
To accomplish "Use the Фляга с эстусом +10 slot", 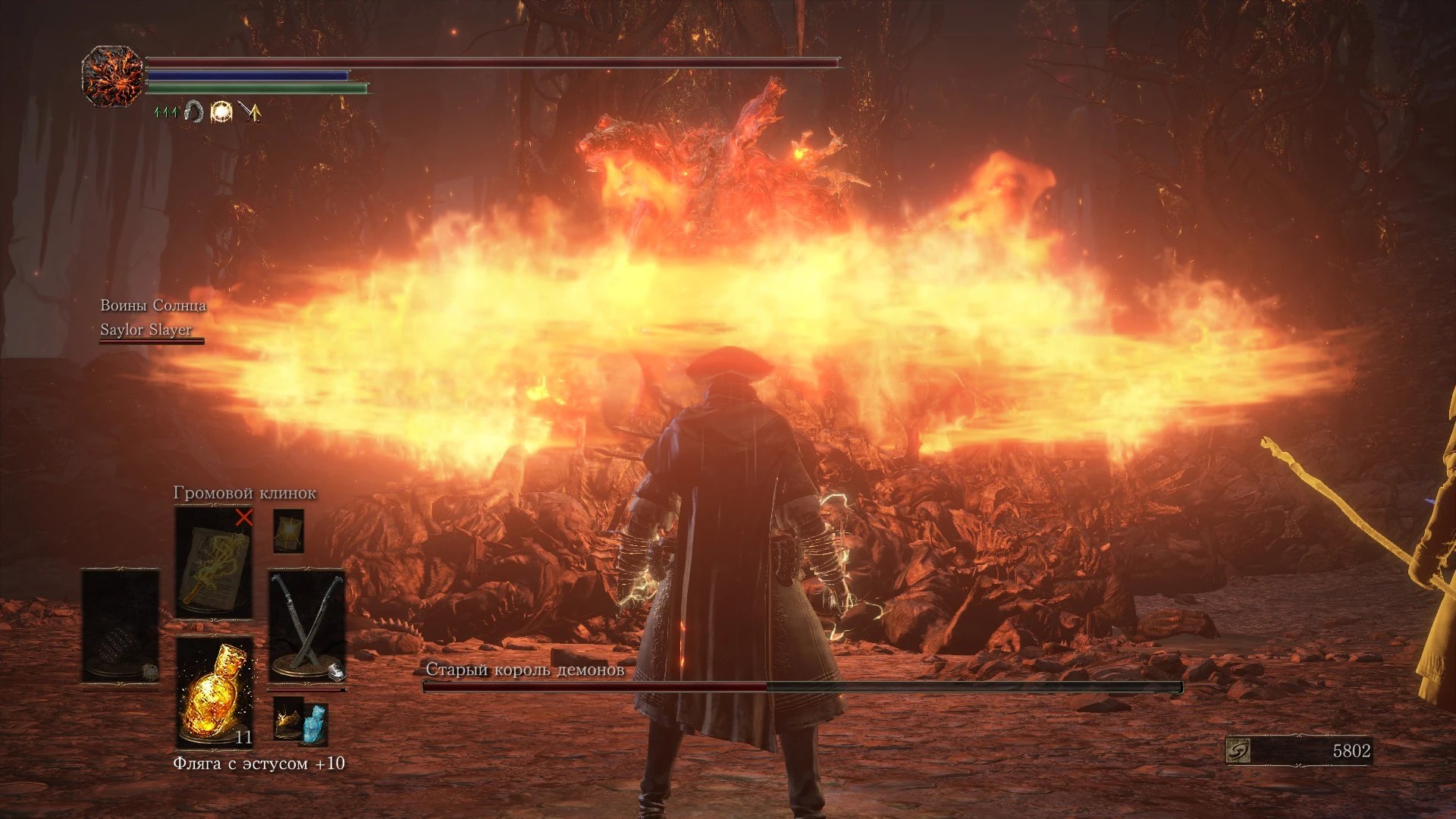I will point(214,692).
